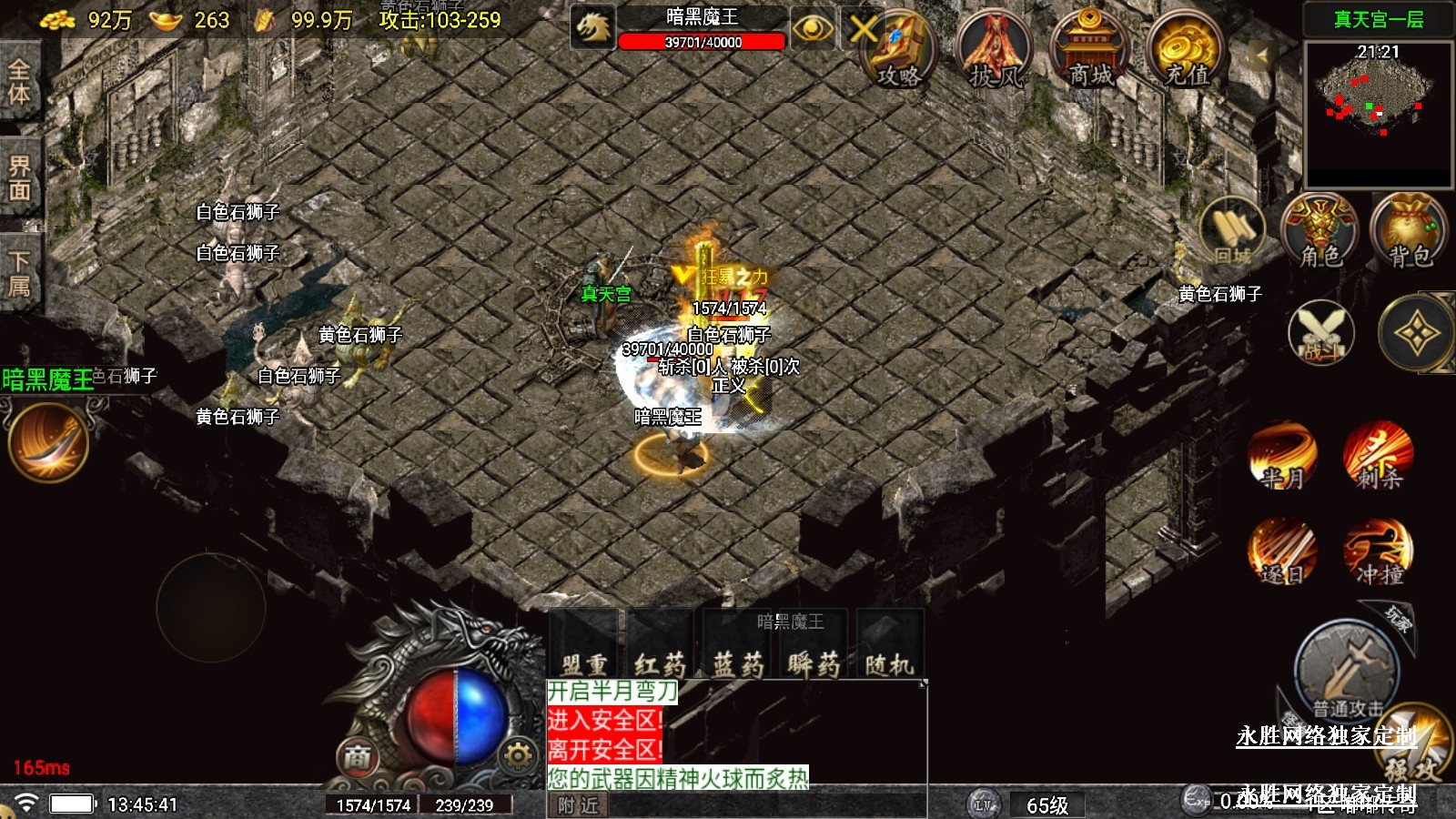This screenshot has height=819, width=1456.
Task: Open the 背包 backpack
Action: pos(1409,232)
